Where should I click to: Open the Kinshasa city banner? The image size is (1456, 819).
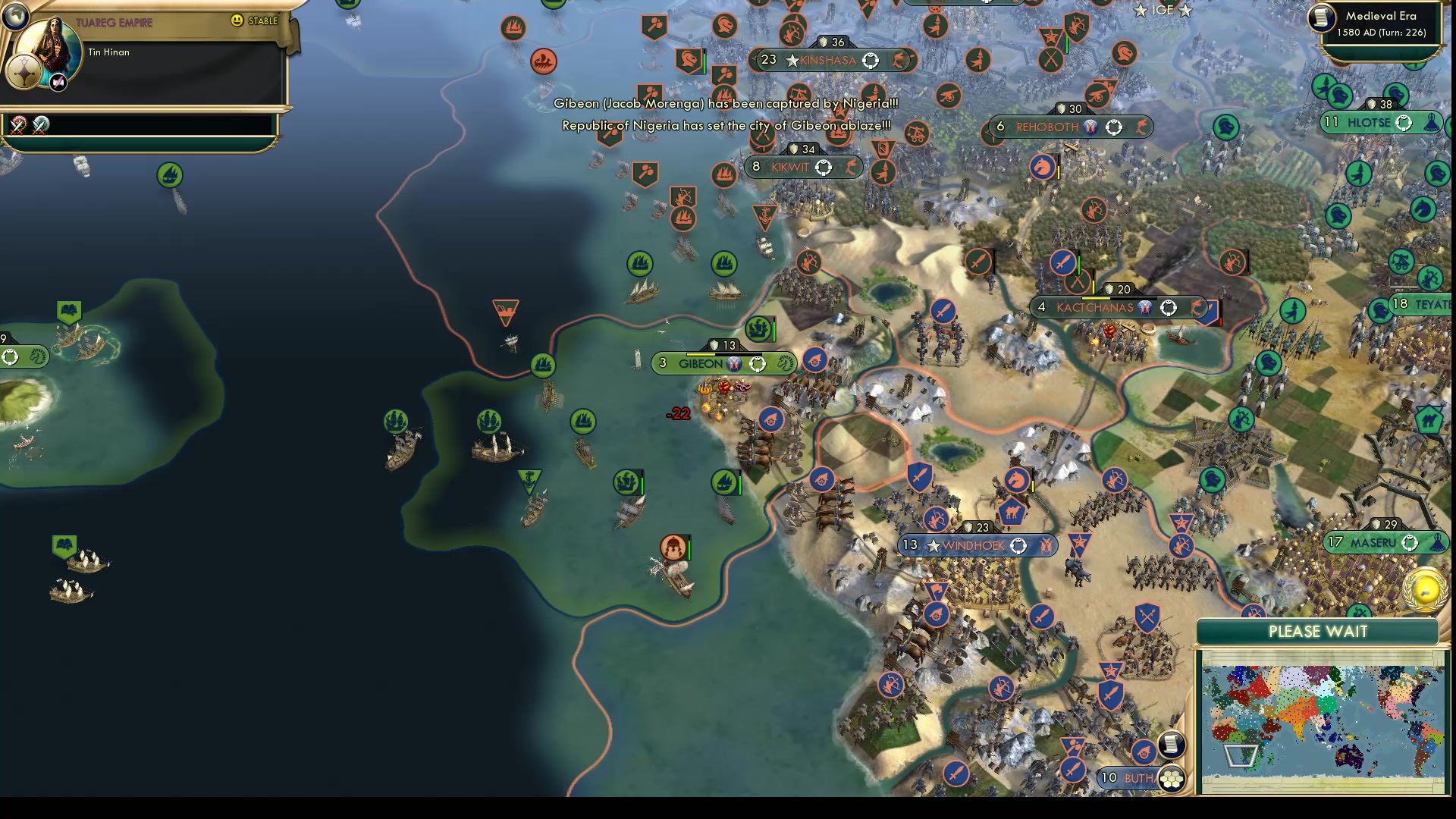click(830, 61)
